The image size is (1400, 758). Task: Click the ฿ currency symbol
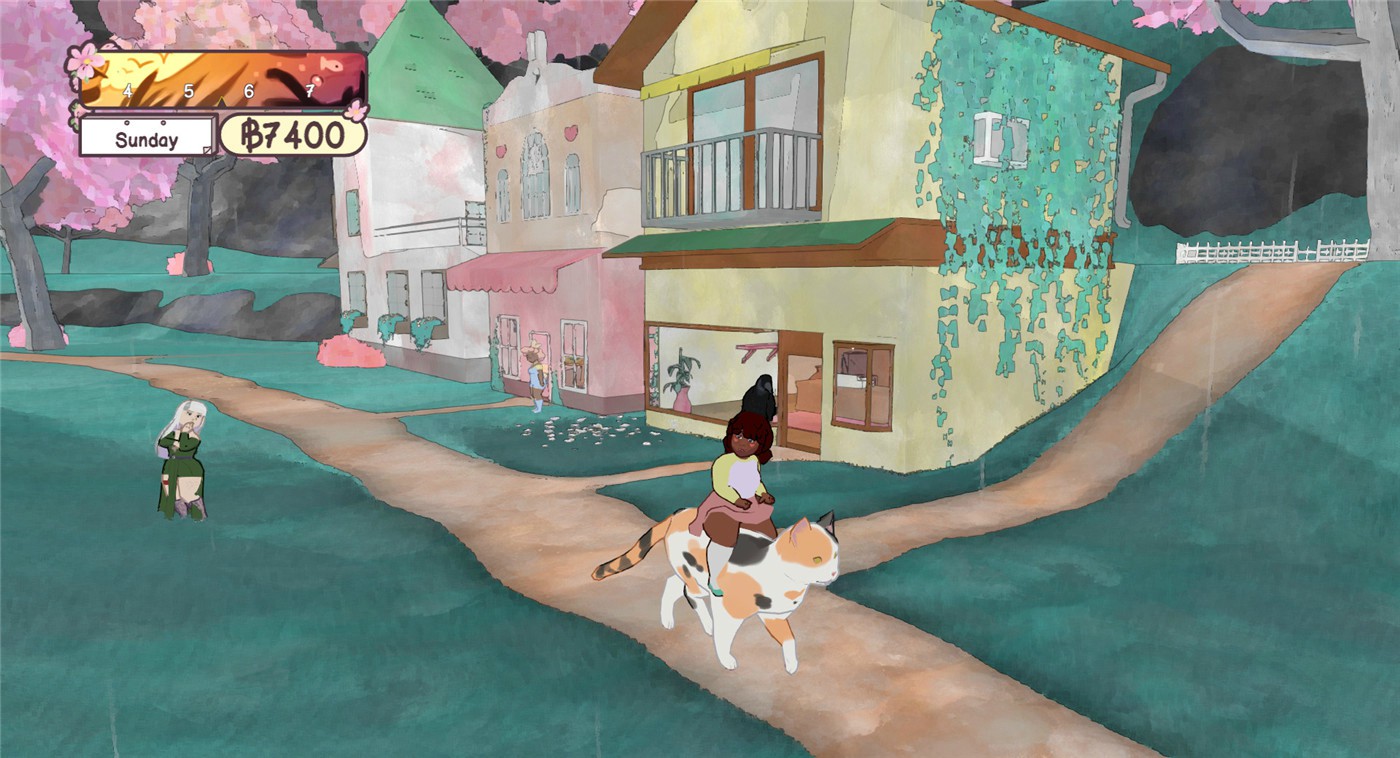251,134
